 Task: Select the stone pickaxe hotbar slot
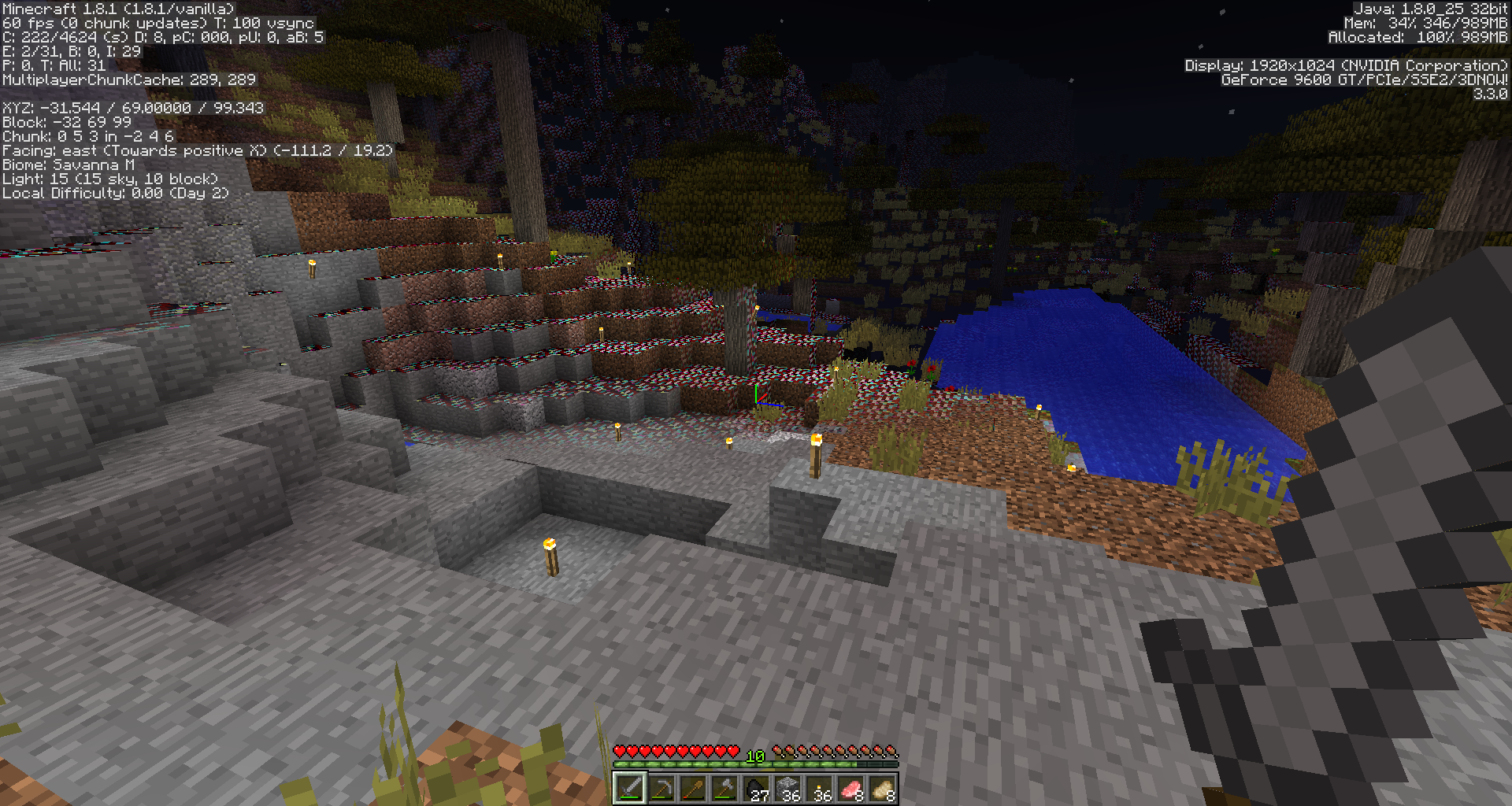661,788
